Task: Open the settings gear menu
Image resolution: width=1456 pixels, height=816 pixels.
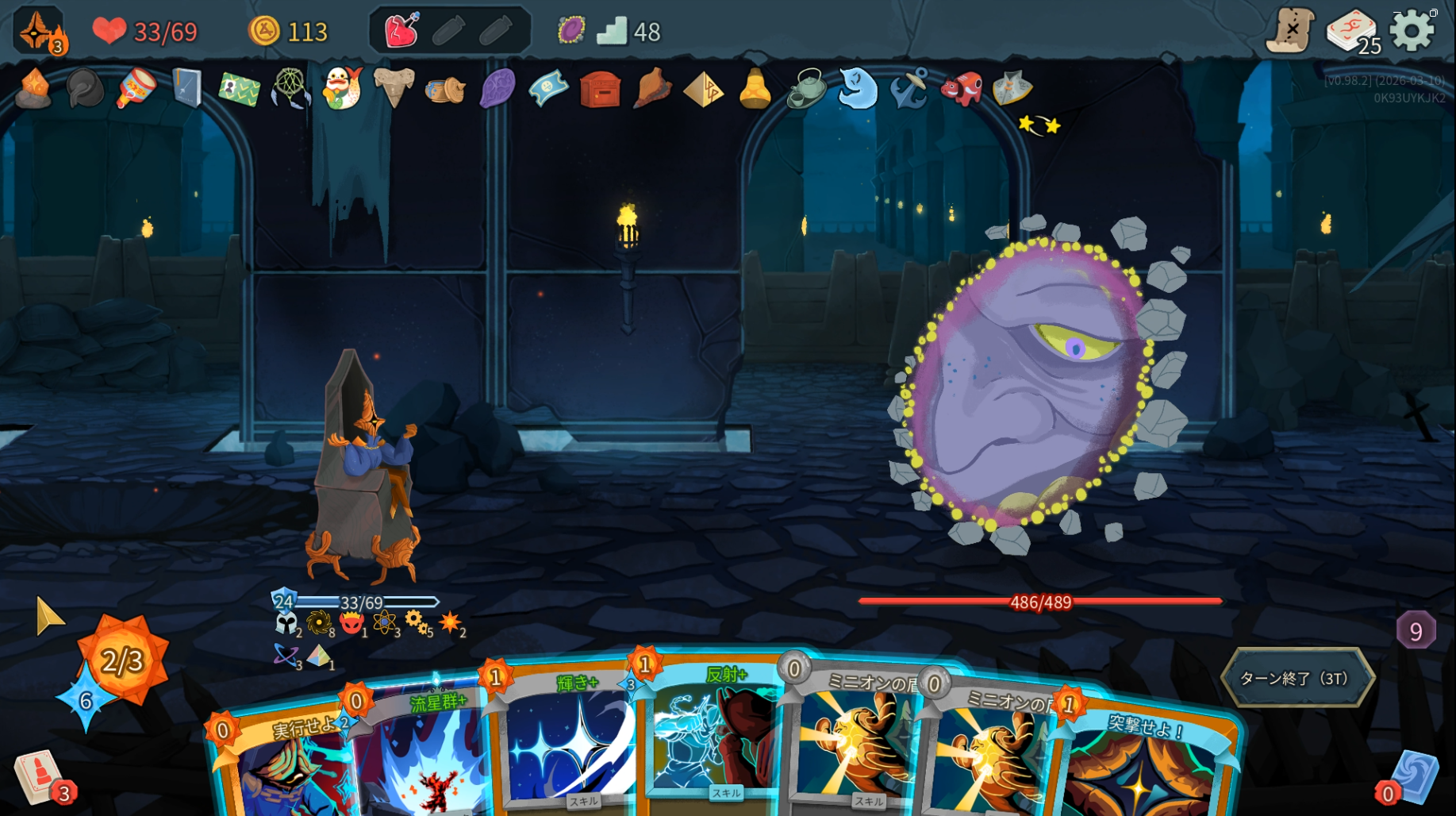Action: tap(1412, 32)
